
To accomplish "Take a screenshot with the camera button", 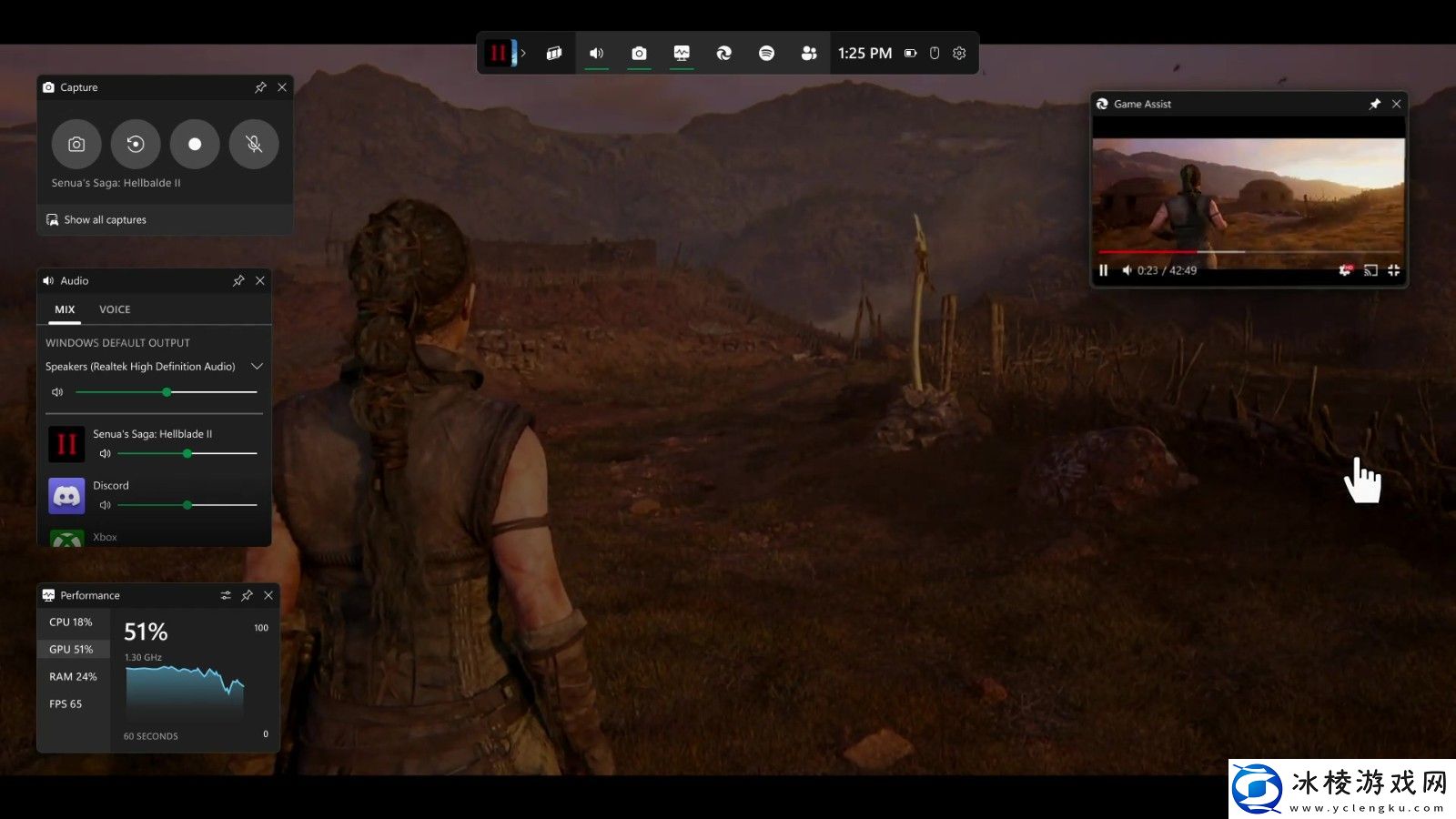I will [x=76, y=144].
